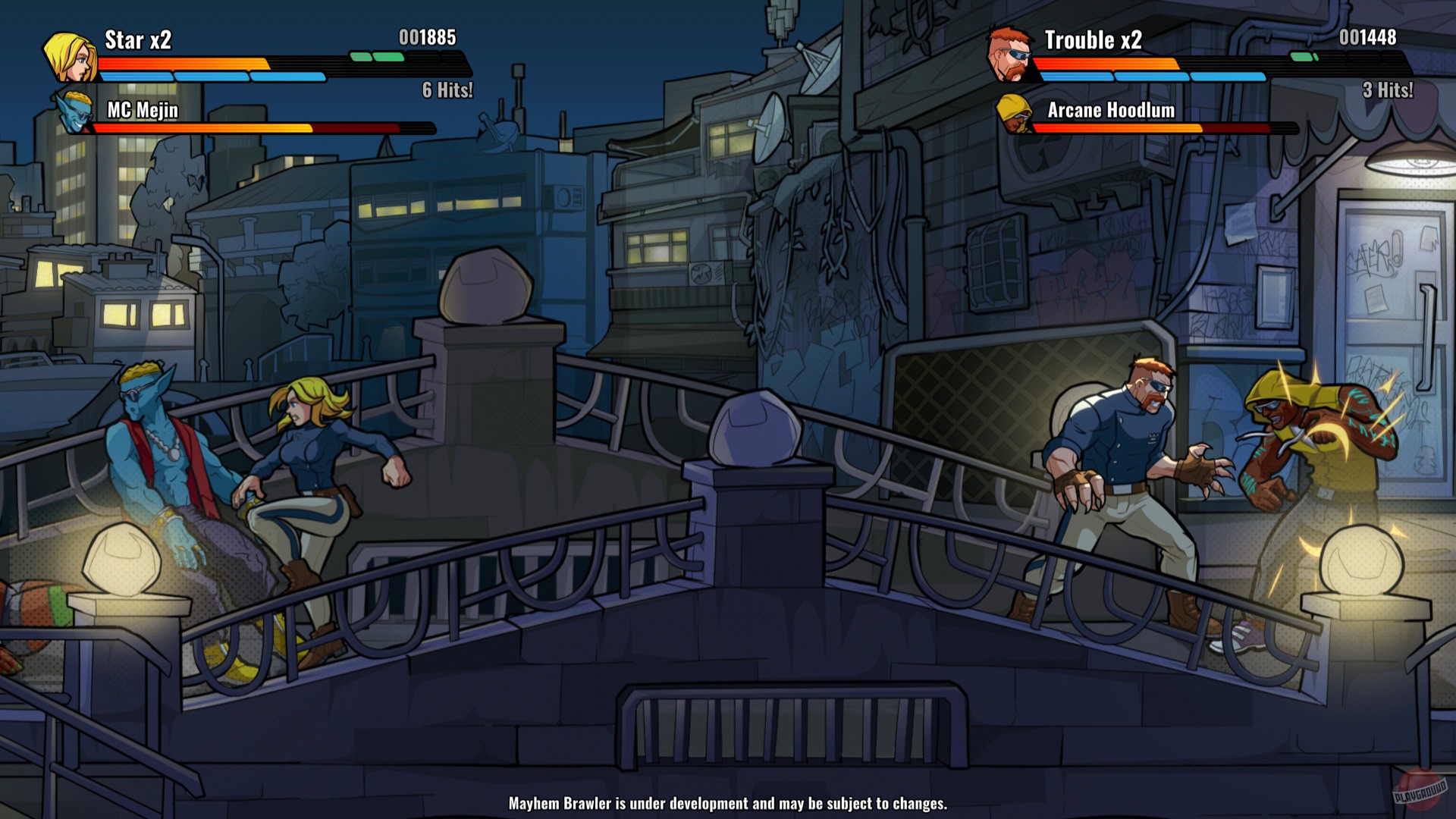The image size is (1456, 819).
Task: Expand Trouble's stacked blue energy bars
Action: (1153, 76)
